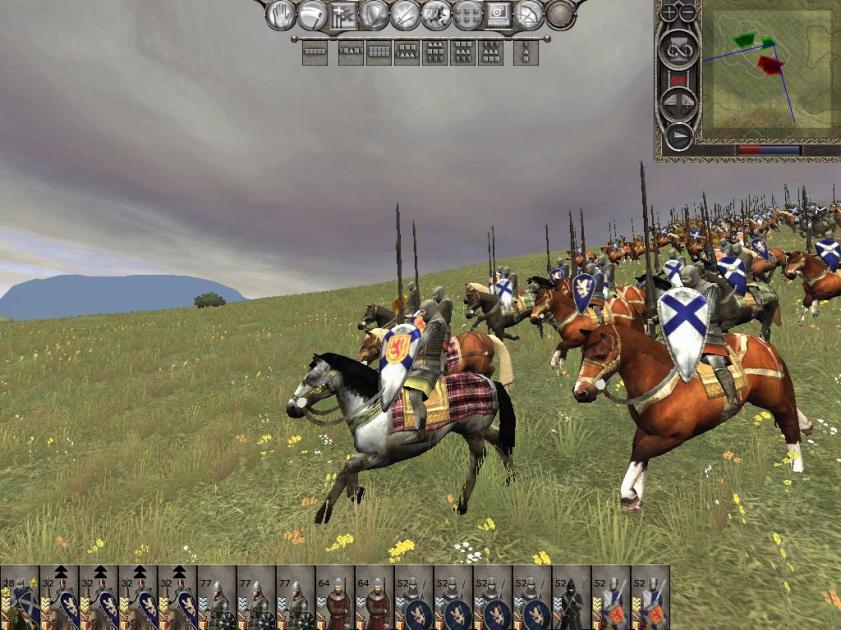Viewport: 841px width, 630px height.
Task: Choose the narrow column formation button
Action: pyautogui.click(x=525, y=53)
